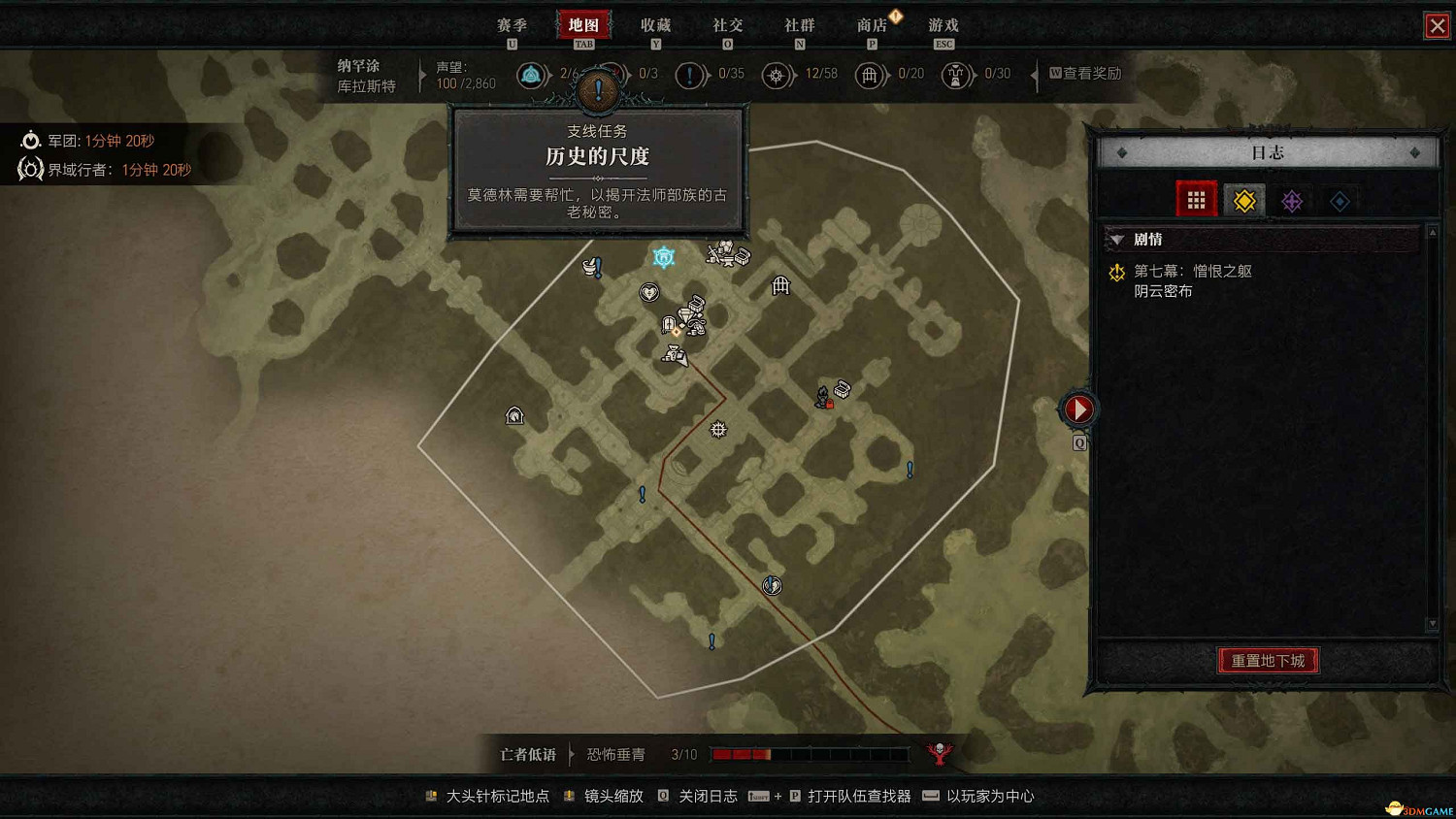Select the dungeon gate icon near the cathedral
Viewport: 1456px width, 819px height.
[x=781, y=285]
